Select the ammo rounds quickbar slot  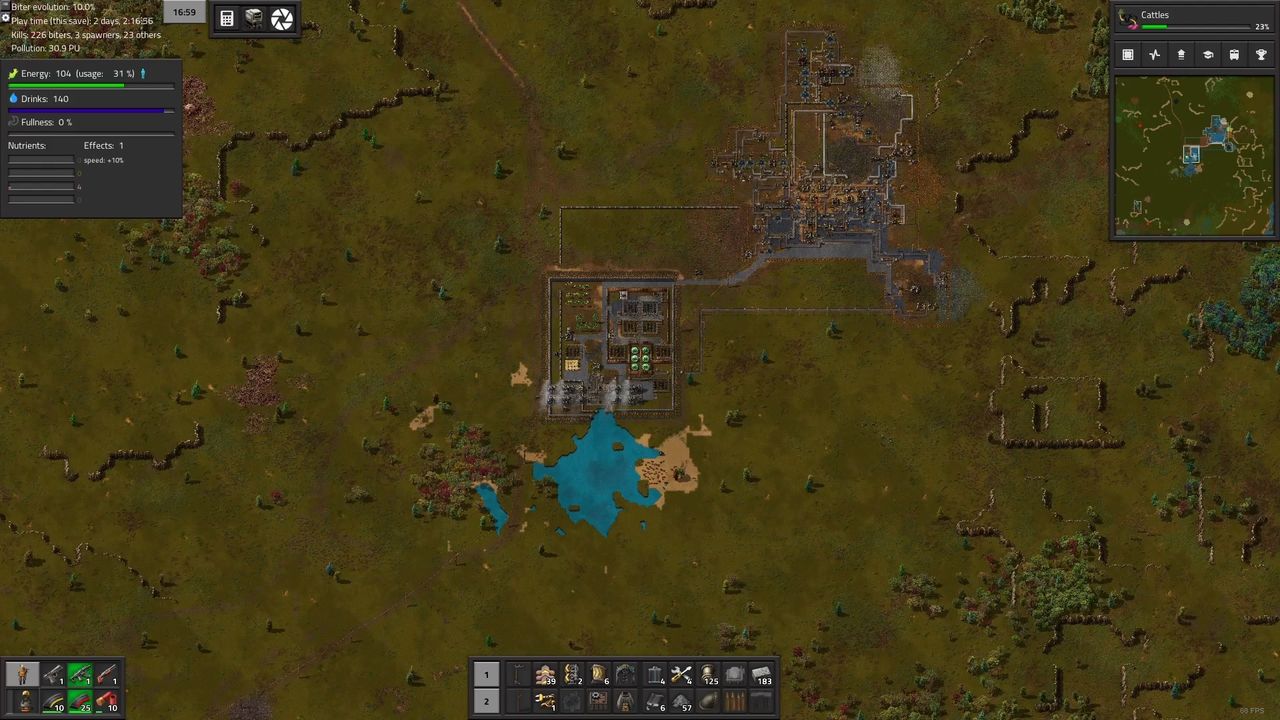click(735, 701)
